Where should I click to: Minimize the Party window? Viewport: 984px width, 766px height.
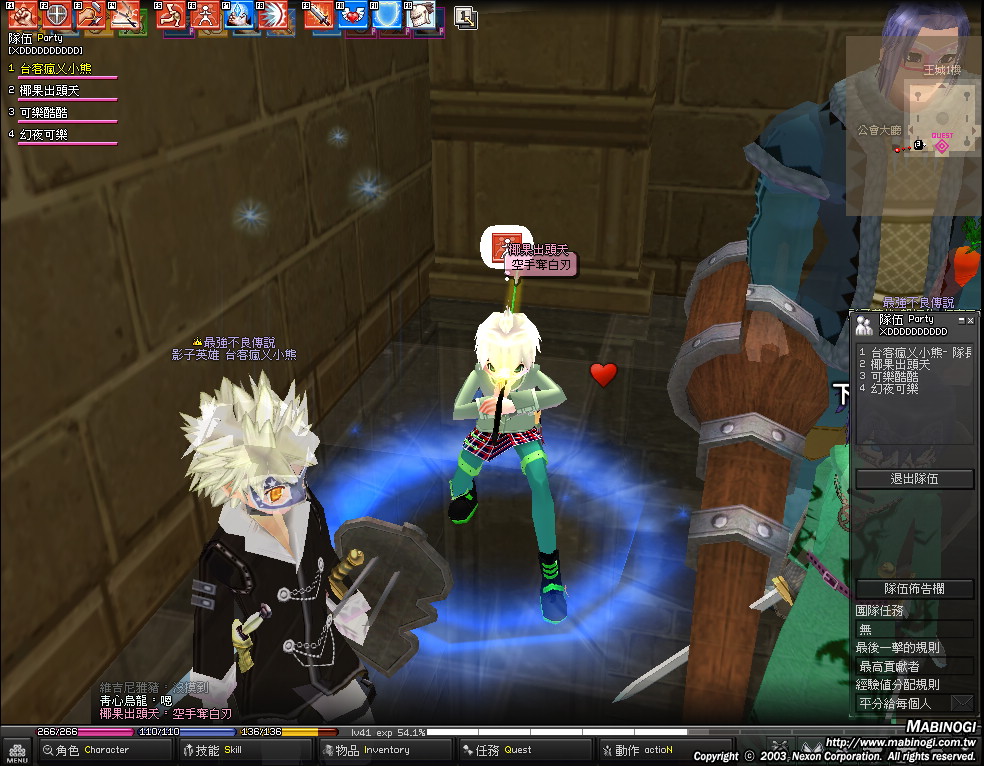tap(960, 320)
